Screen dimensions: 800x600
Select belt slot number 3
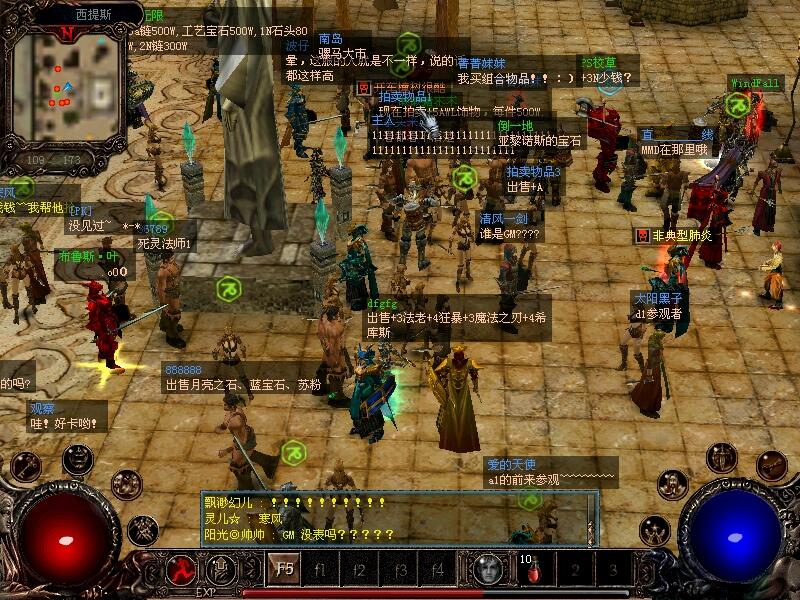[x=613, y=571]
